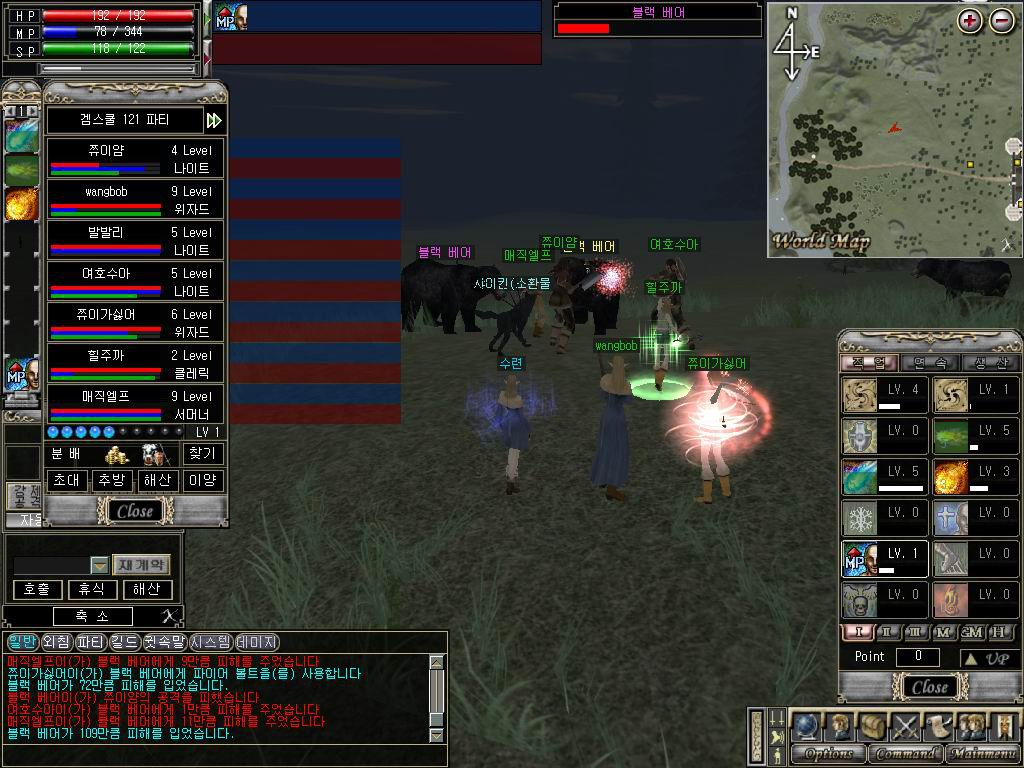The width and height of the screenshot is (1024, 768).
Task: Open the Mainmenu
Action: (x=983, y=754)
